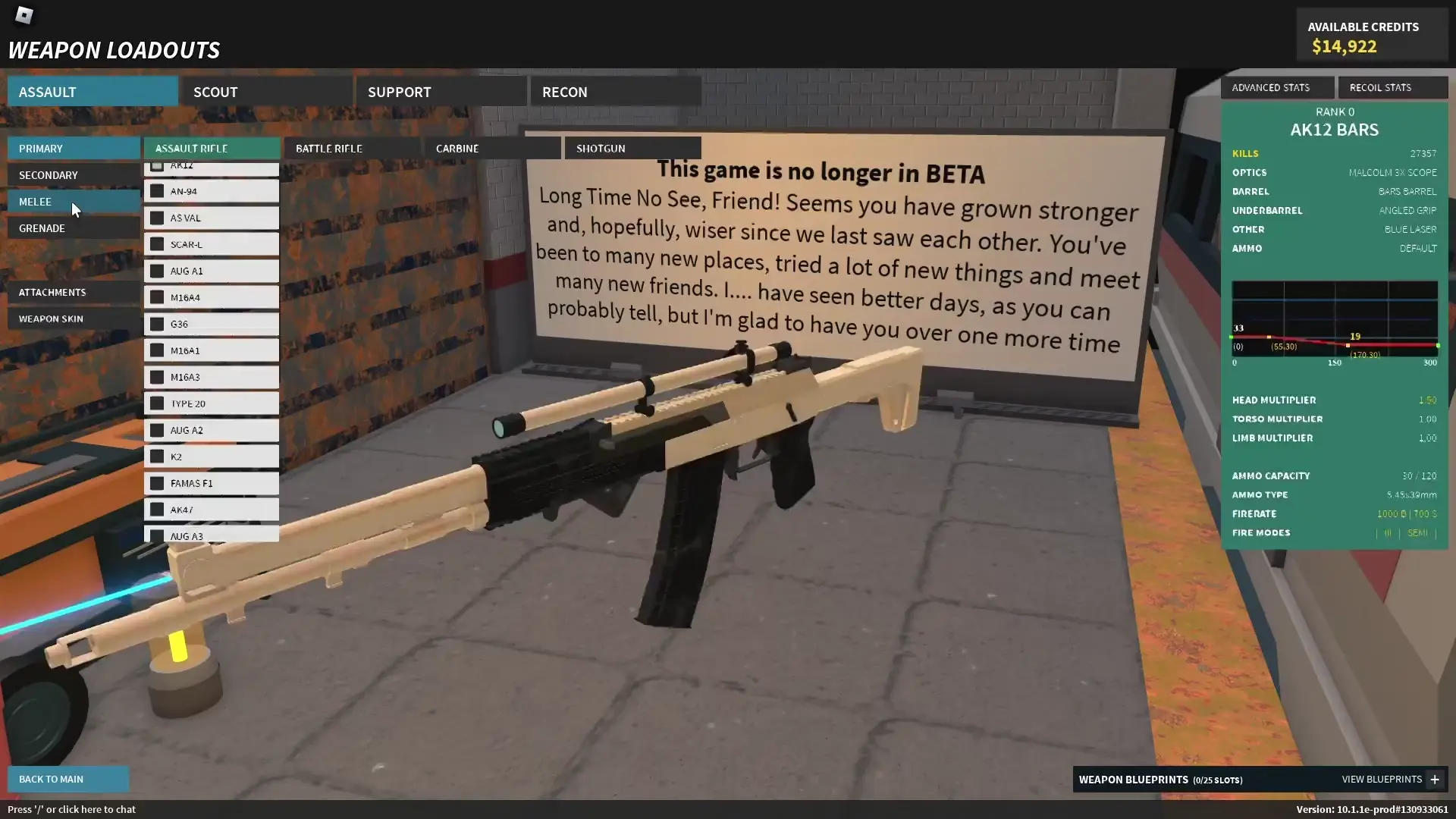Open the Advanced Stats panel

1277,87
